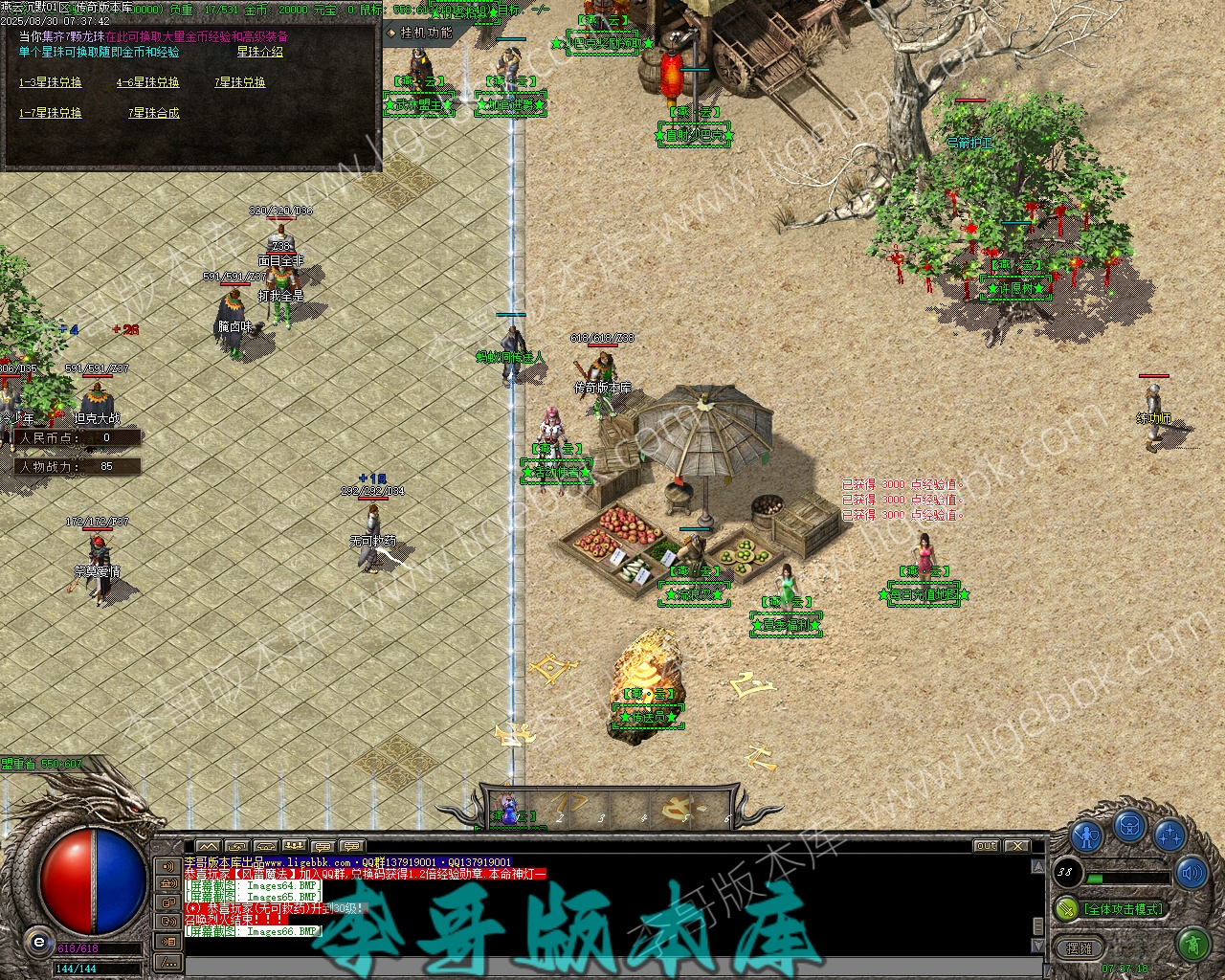This screenshot has height=980, width=1225.
Task: Click the round e button by health orb
Action: pyautogui.click(x=38, y=942)
